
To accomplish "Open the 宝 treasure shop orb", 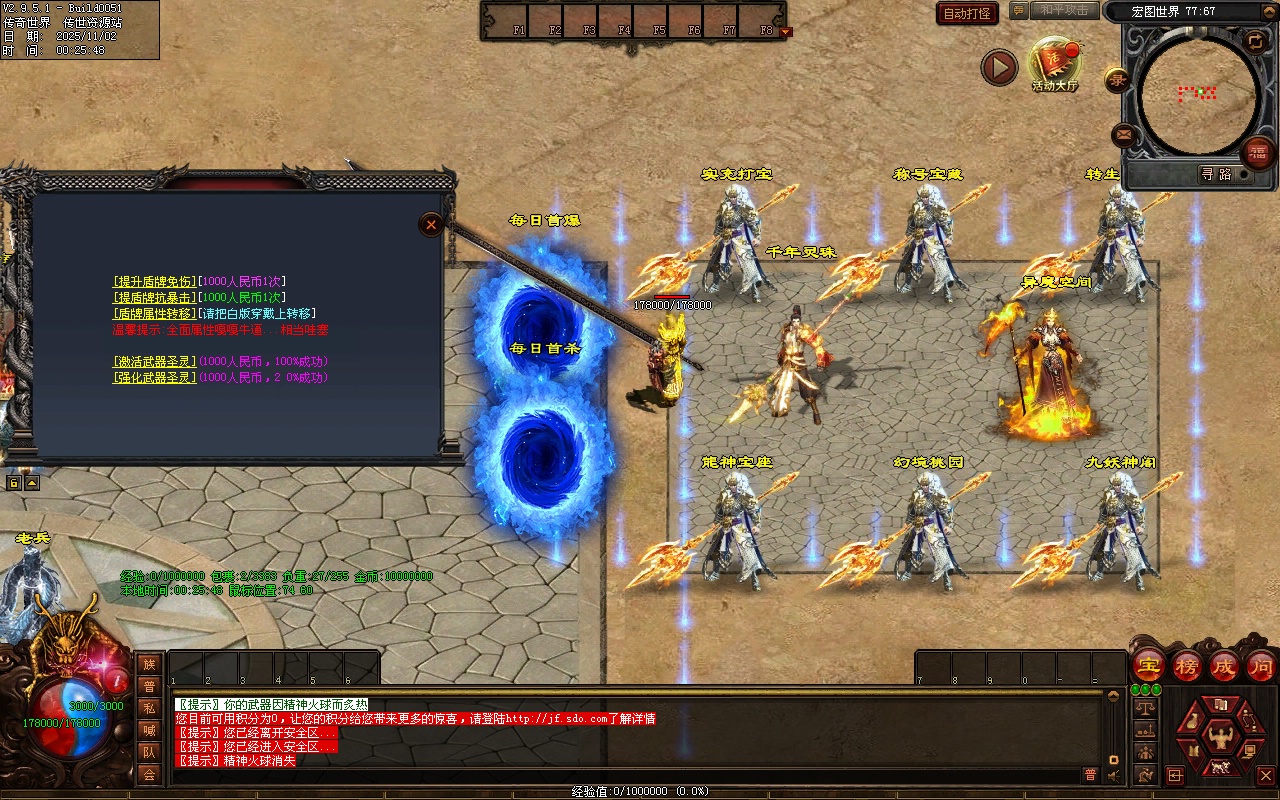I will (x=1149, y=666).
